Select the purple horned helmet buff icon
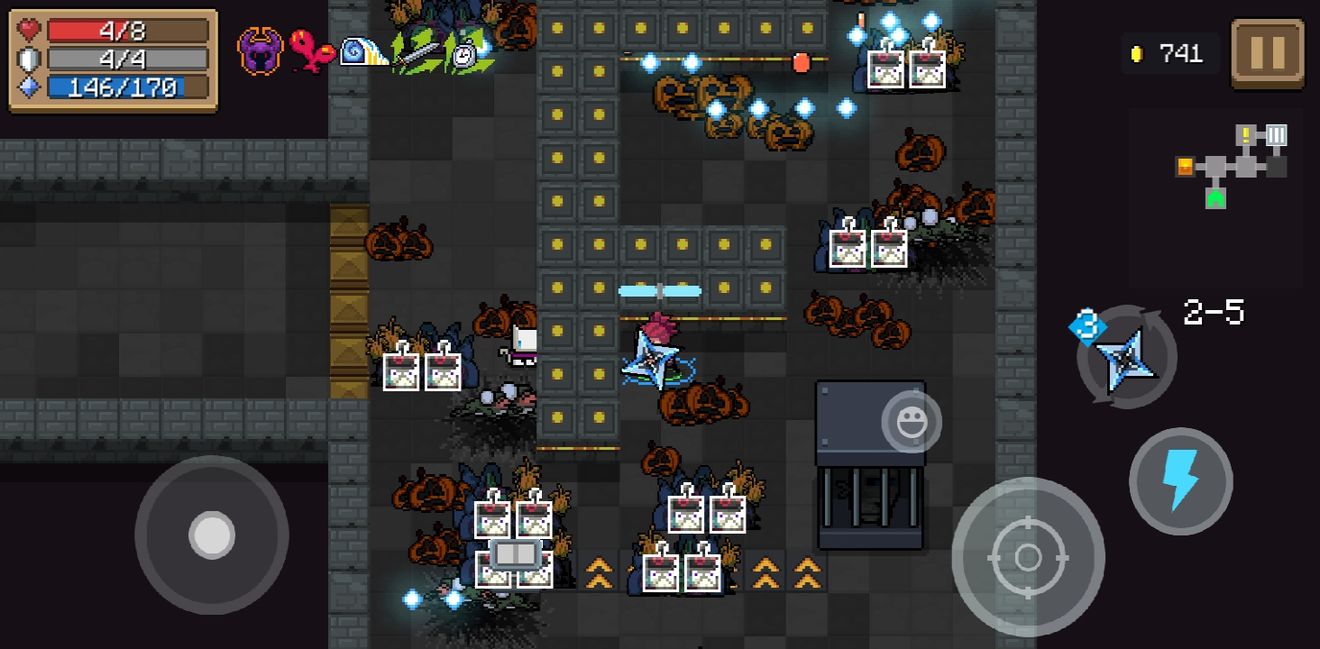Image resolution: width=1320 pixels, height=649 pixels. click(260, 50)
